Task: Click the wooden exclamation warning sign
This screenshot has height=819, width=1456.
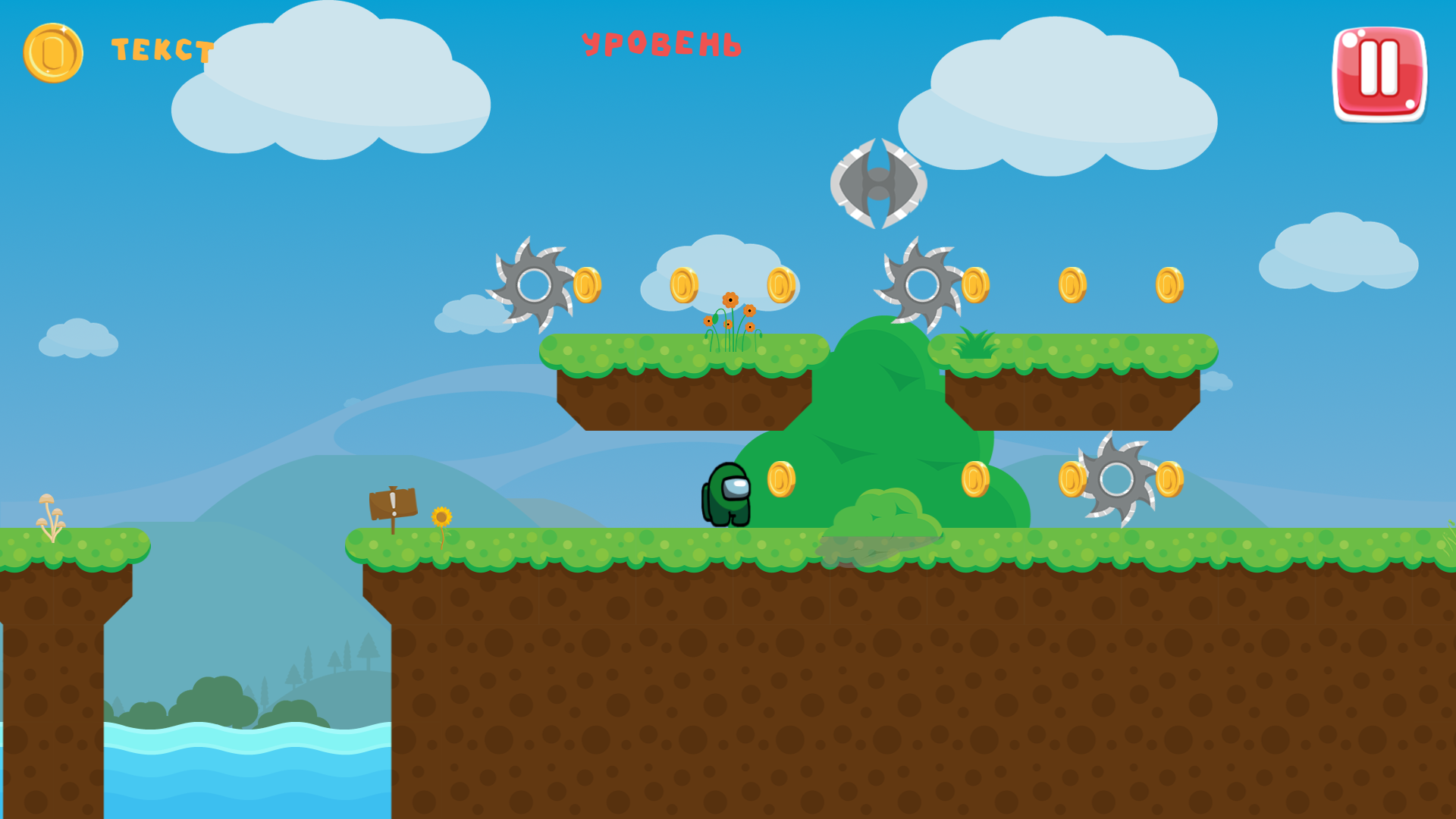Action: tap(393, 504)
